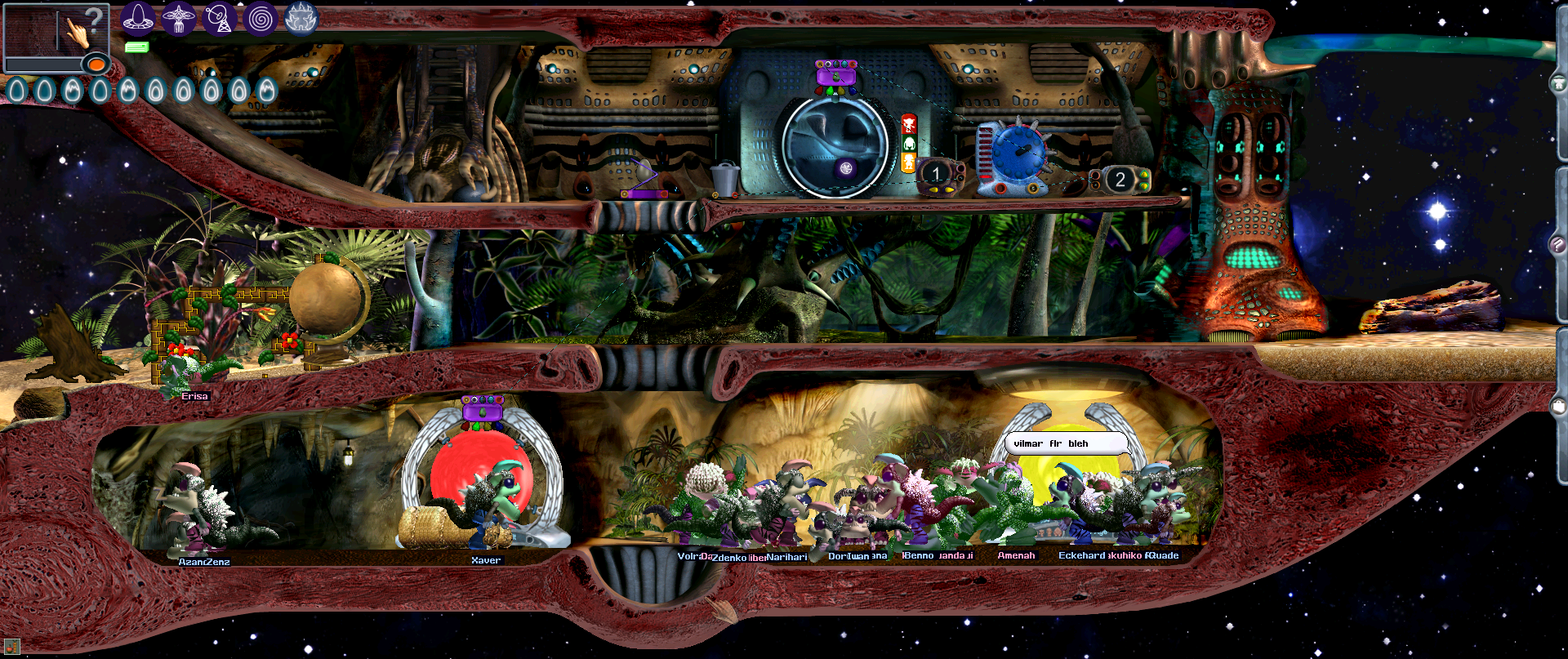Open the creatures menu via the Norn icon
The image size is (1568, 659).
(x=179, y=20)
